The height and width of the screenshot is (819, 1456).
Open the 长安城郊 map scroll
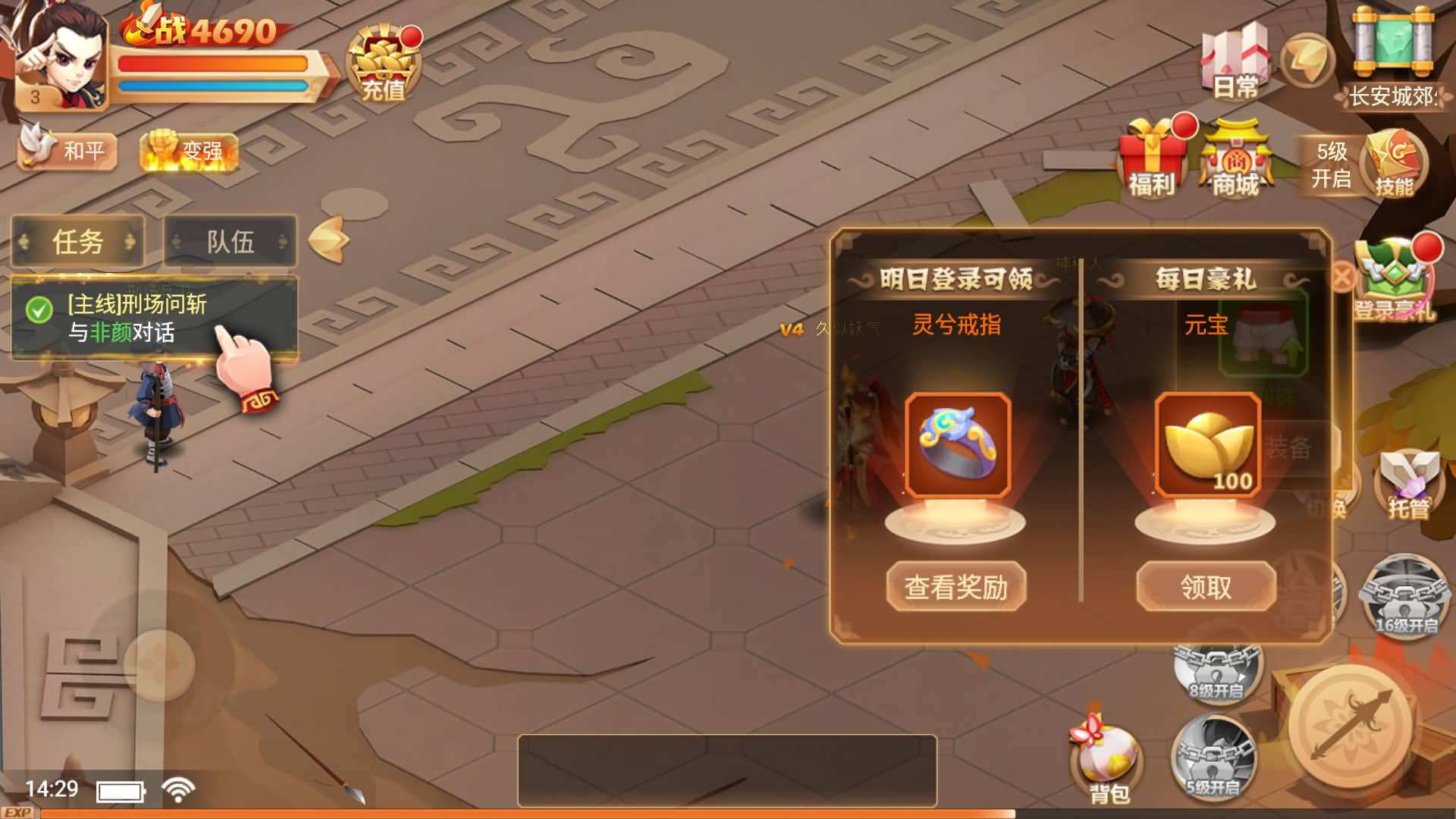click(1394, 57)
